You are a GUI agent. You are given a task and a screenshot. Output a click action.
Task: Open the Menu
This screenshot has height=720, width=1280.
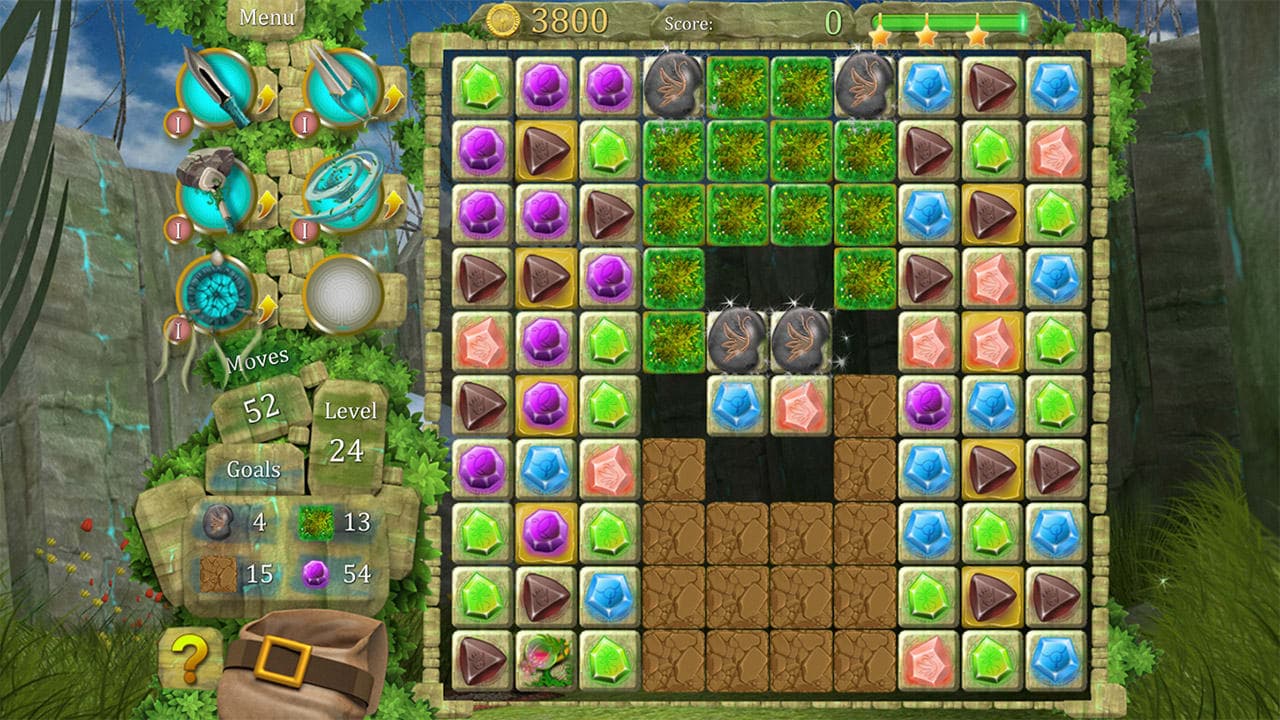(x=265, y=15)
